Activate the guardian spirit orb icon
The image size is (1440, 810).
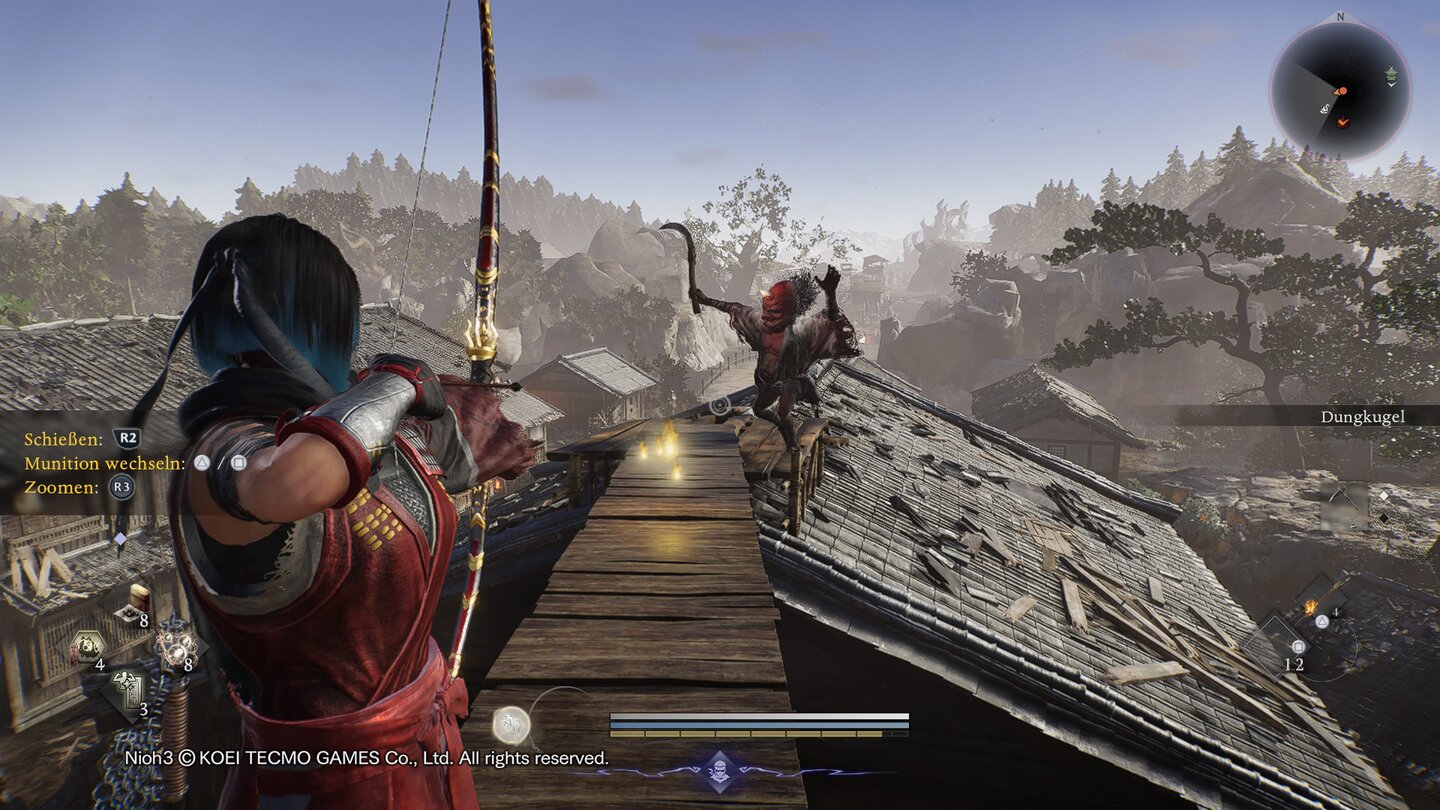(x=511, y=723)
